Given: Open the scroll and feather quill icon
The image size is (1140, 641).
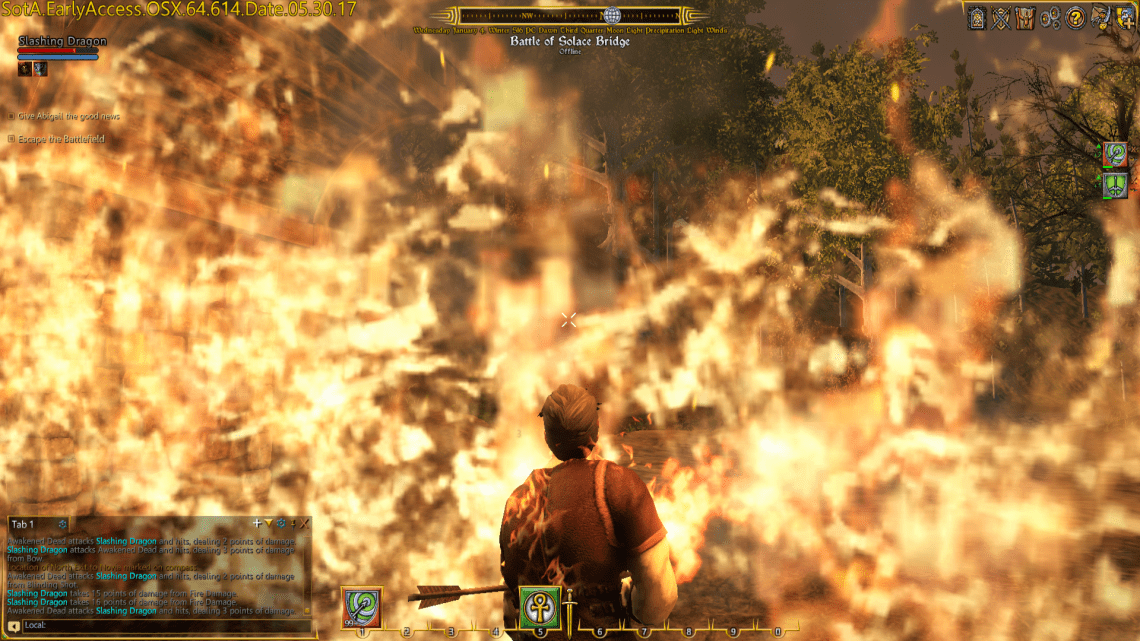Looking at the screenshot, I should point(1100,17).
